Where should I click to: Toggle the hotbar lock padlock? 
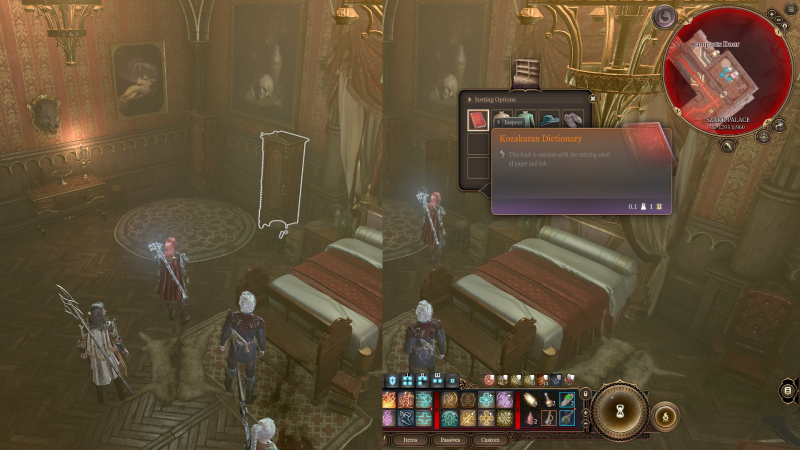(x=584, y=394)
